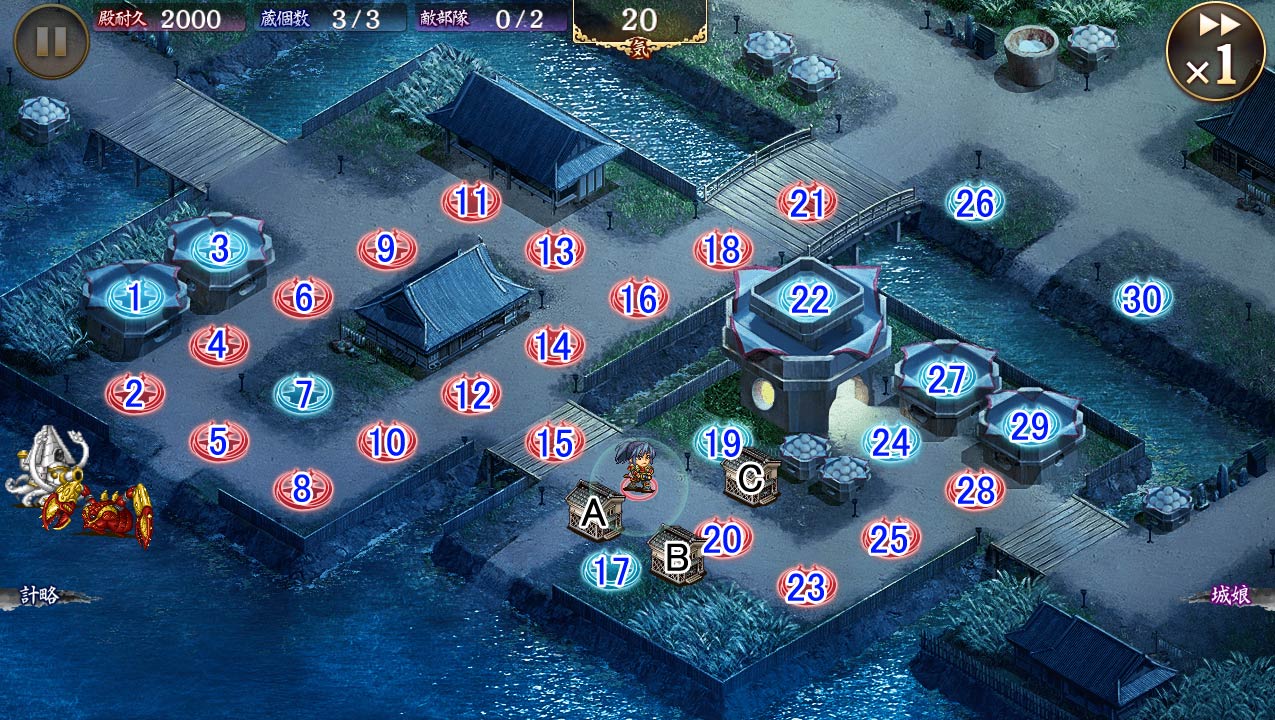
Task: Pick deployment tile number 23
Action: coord(807,586)
